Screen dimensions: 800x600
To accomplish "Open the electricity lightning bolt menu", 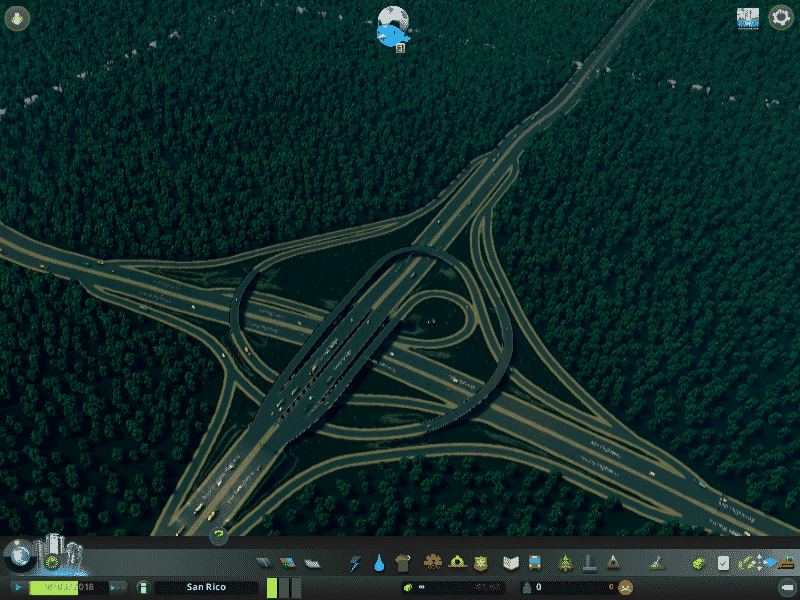I will coord(356,563).
